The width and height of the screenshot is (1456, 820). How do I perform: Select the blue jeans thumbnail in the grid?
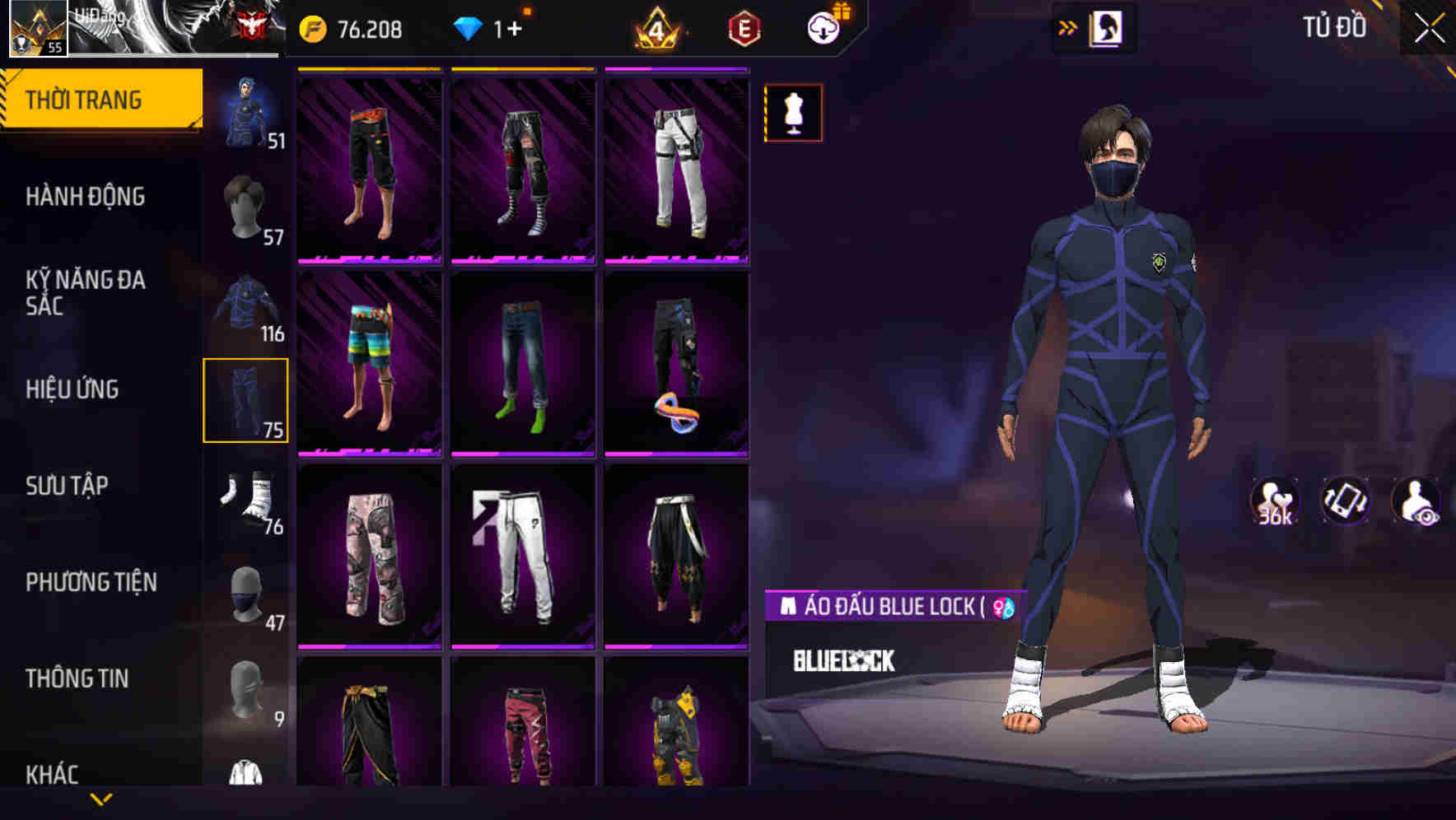pyautogui.click(x=523, y=362)
